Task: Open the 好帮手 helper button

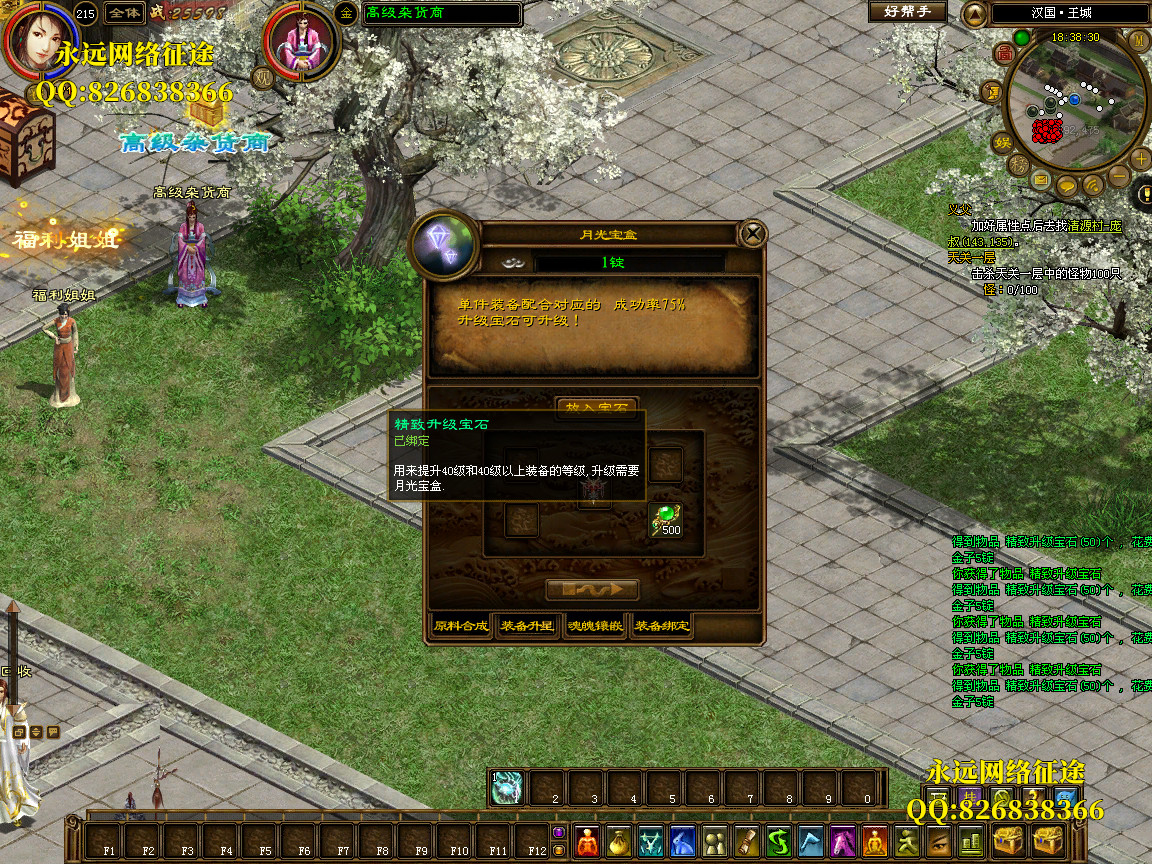Action: (x=907, y=13)
